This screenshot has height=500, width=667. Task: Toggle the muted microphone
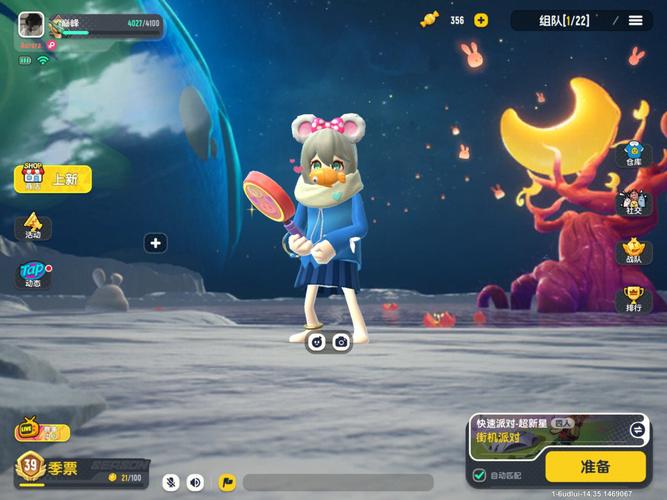click(171, 482)
